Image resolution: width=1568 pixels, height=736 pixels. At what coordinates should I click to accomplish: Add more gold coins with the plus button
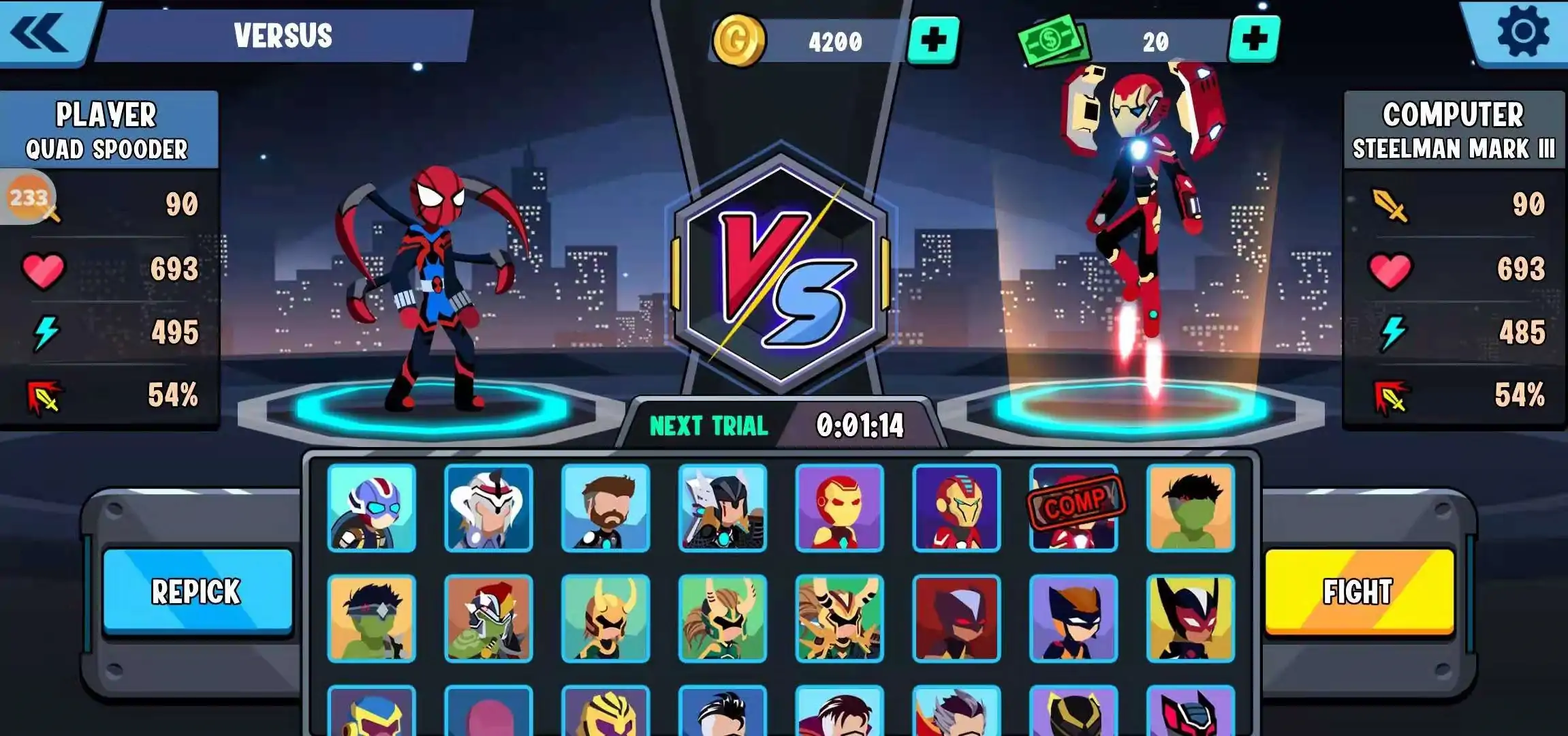tap(933, 41)
